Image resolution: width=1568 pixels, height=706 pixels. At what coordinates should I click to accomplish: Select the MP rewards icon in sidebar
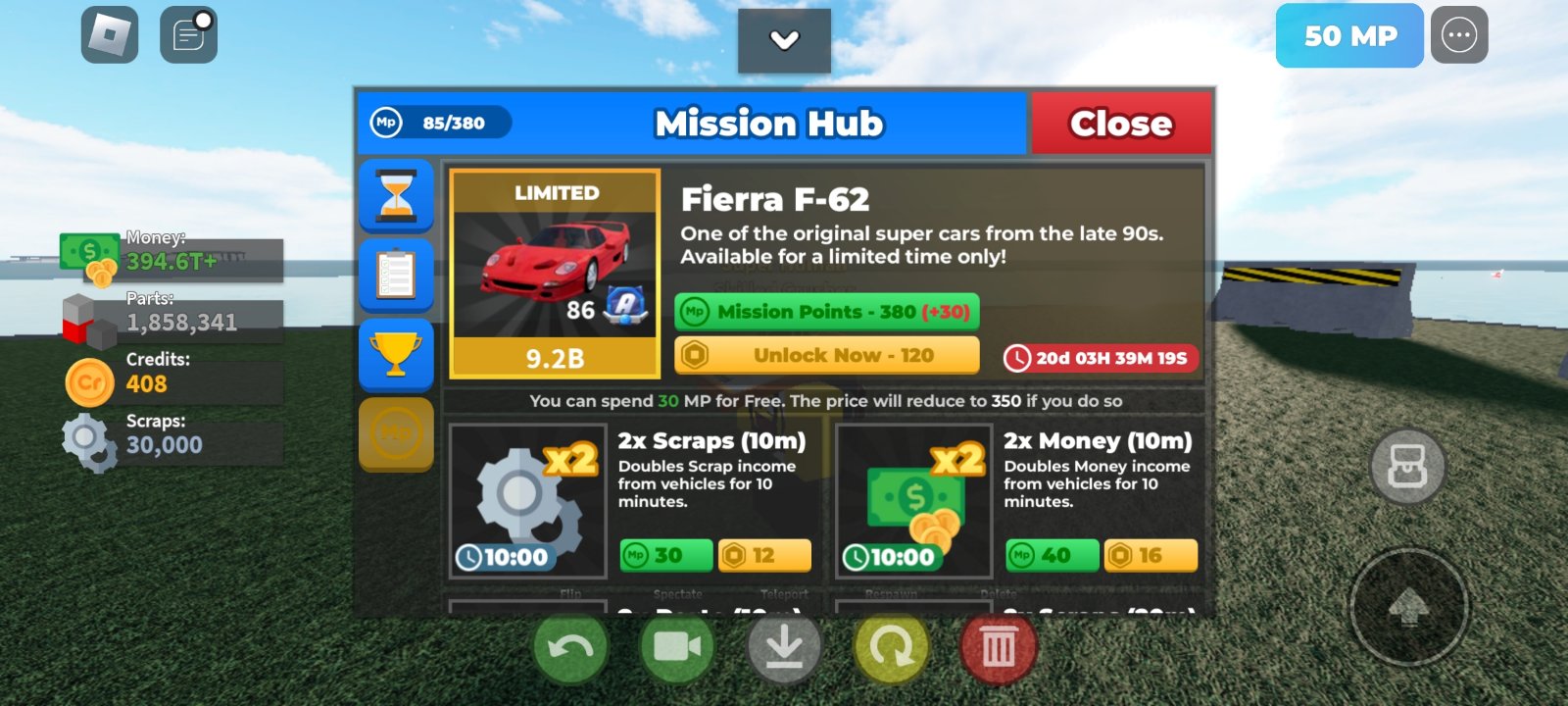pyautogui.click(x=396, y=434)
